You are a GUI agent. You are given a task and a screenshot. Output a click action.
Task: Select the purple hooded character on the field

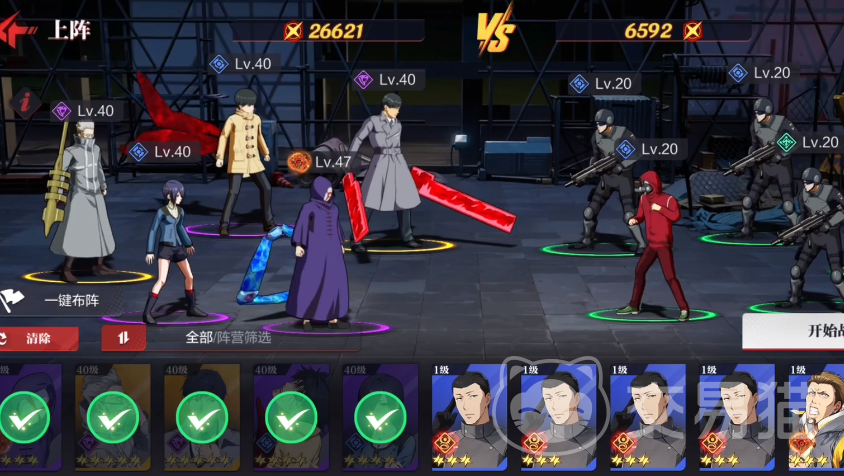[x=319, y=255]
